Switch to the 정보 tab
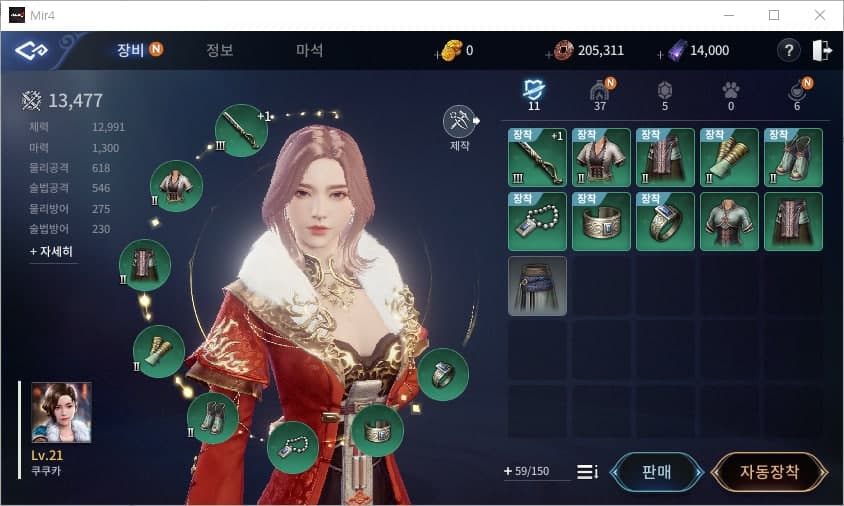The width and height of the screenshot is (844, 506). 219,50
